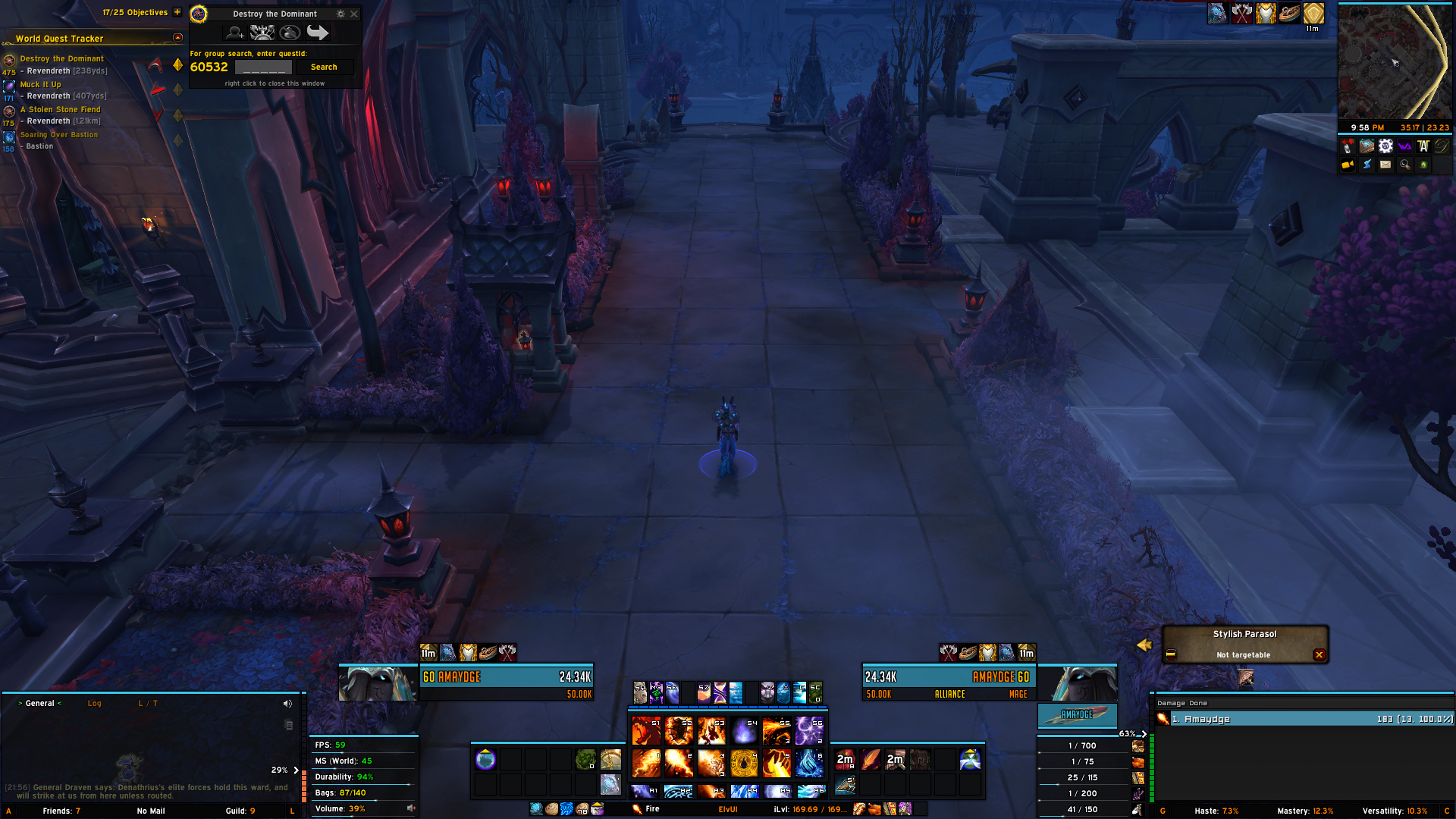Open the WeakAuras minimap button
The width and height of the screenshot is (1456, 819).
point(1404,146)
